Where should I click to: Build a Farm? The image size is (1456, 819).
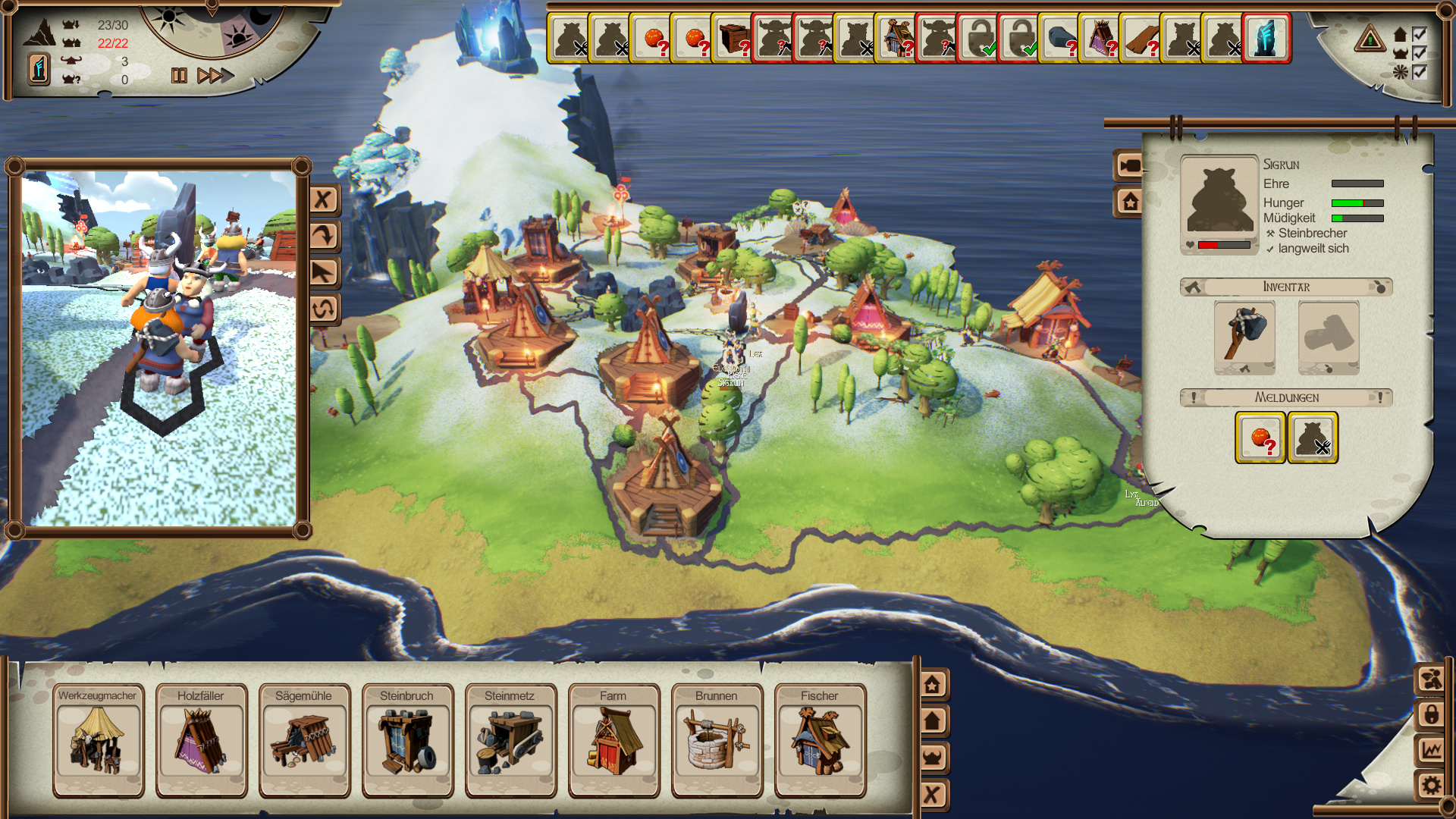click(613, 741)
